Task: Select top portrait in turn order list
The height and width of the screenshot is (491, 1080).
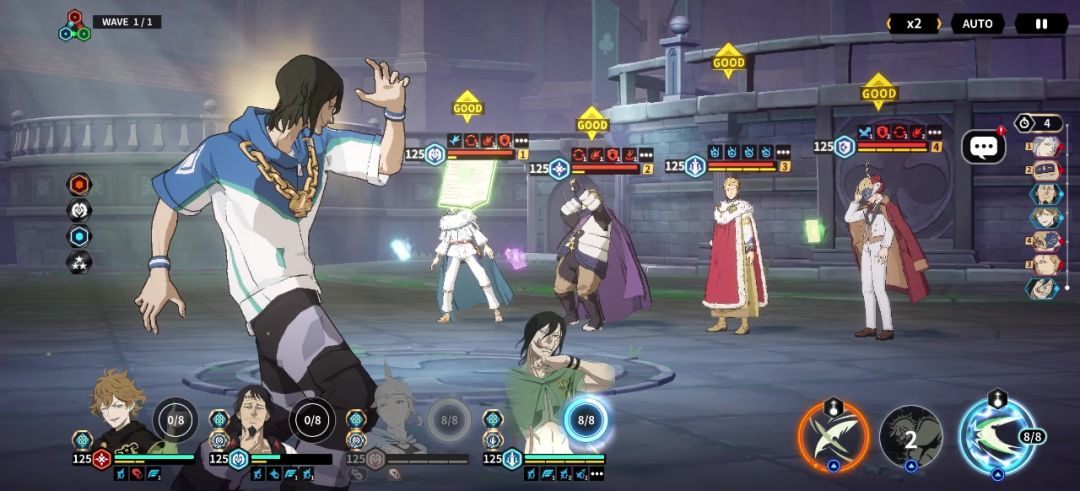Action: point(1043,147)
